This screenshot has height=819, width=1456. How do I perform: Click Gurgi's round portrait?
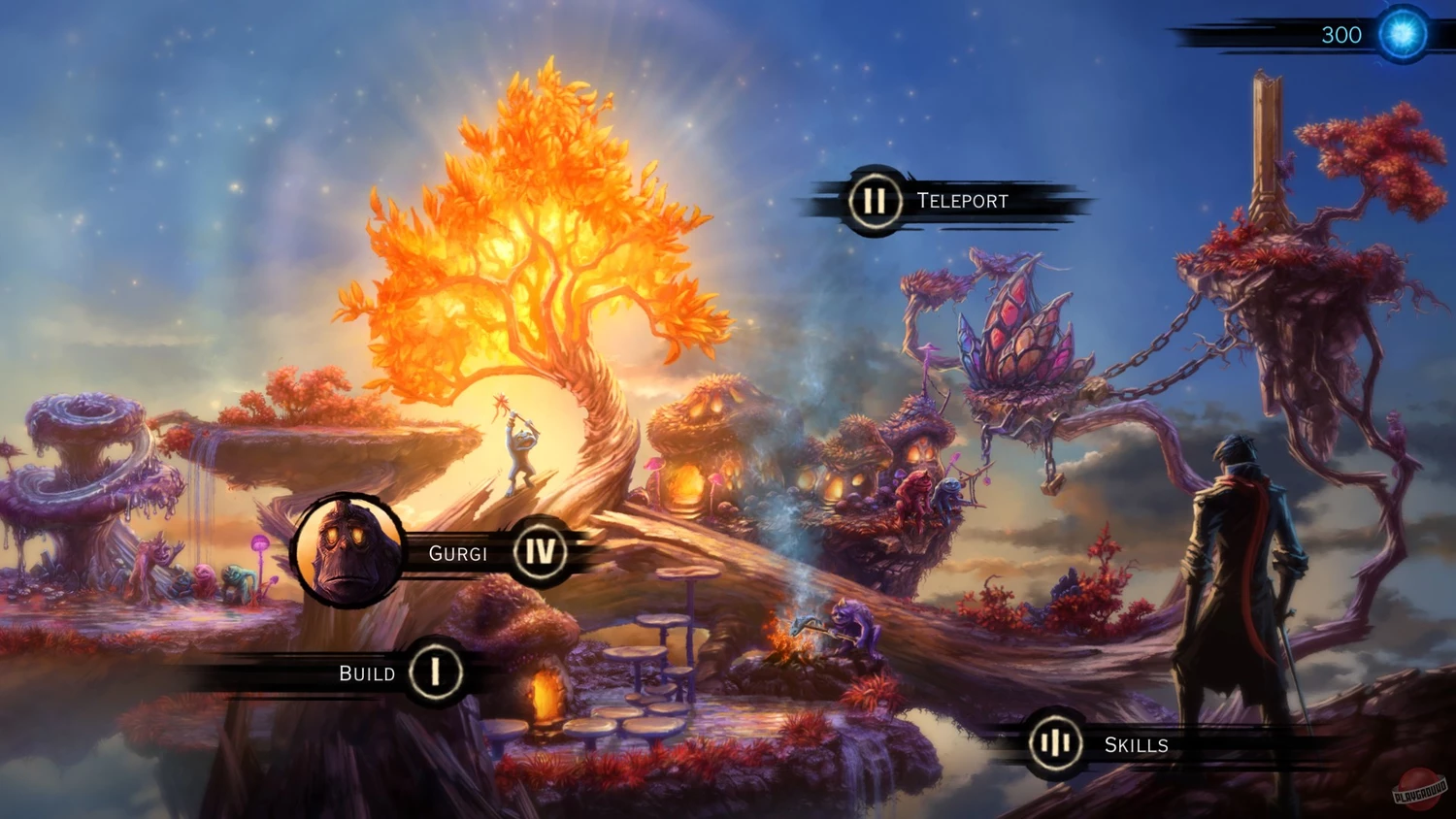[x=348, y=550]
